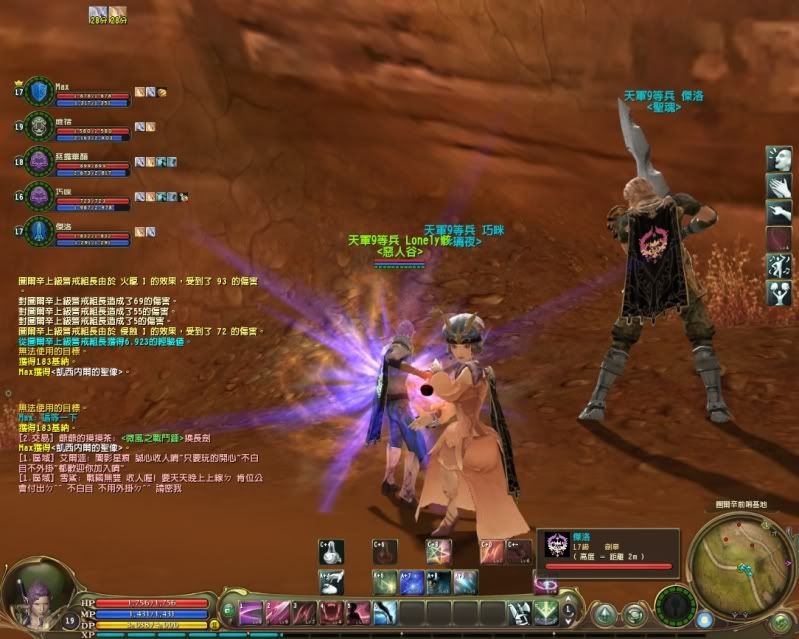The height and width of the screenshot is (639, 799).
Task: Select party member 傑洛 with sword portrait
Action: (x=39, y=230)
